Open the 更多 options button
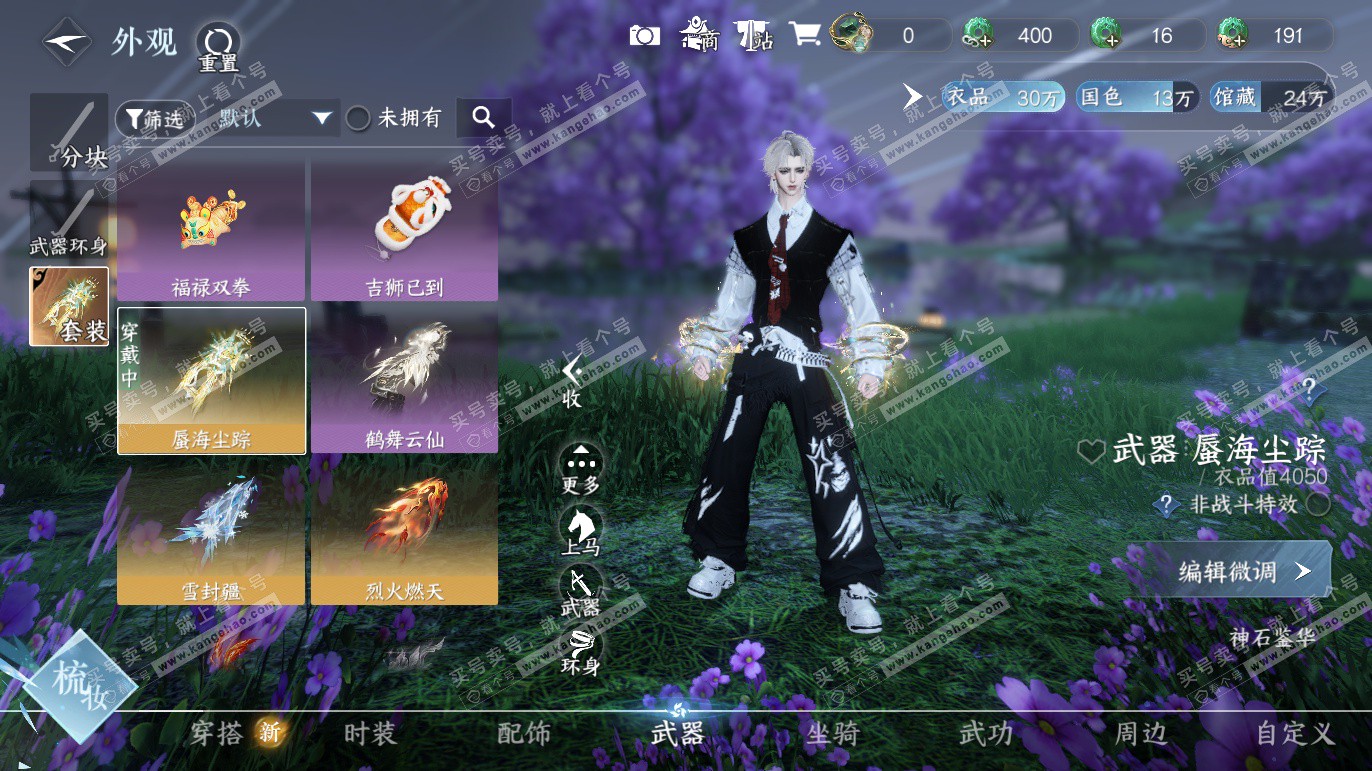The width and height of the screenshot is (1372, 771). tap(581, 468)
